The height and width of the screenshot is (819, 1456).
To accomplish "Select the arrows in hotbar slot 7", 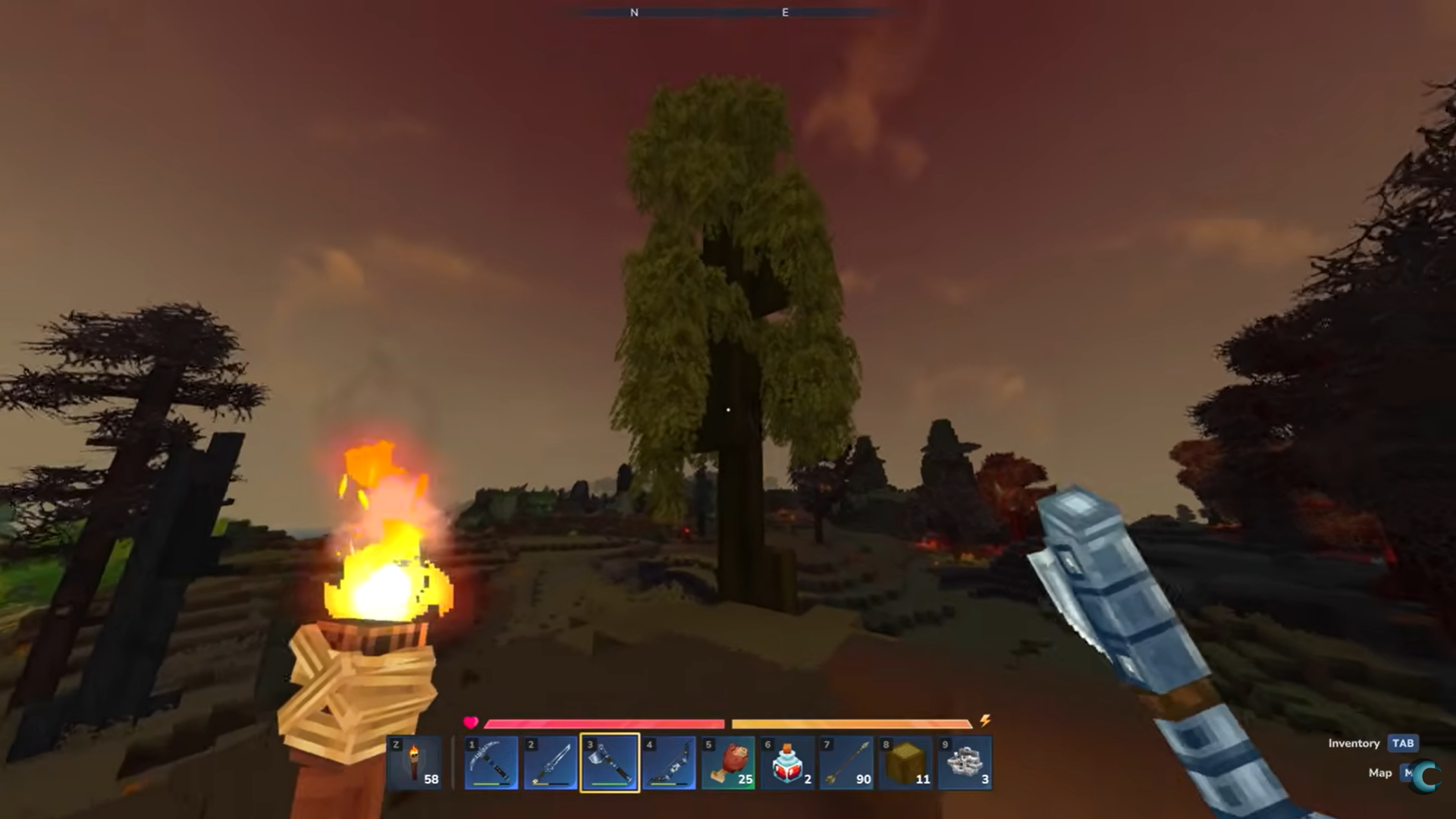I will tap(846, 764).
